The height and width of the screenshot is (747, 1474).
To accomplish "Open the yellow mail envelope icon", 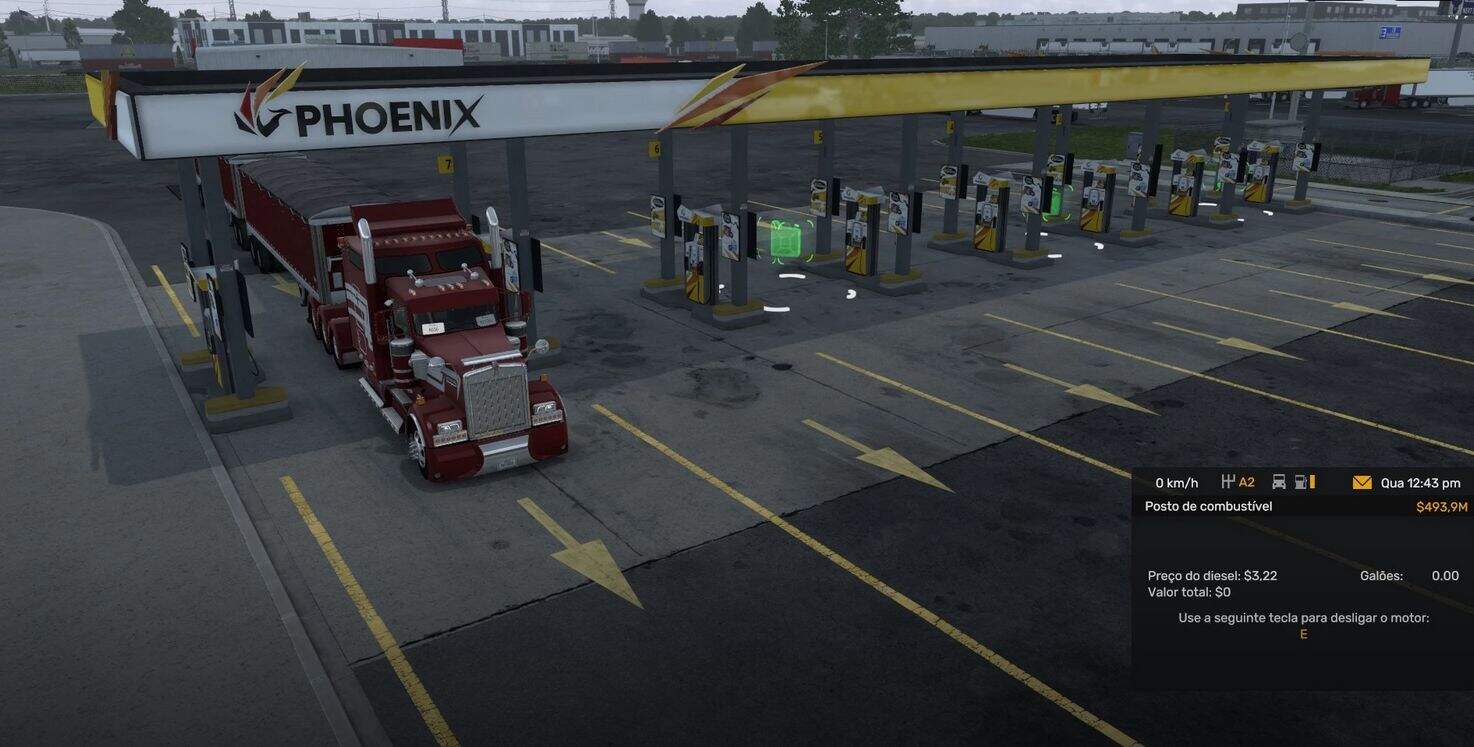I will pos(1361,482).
